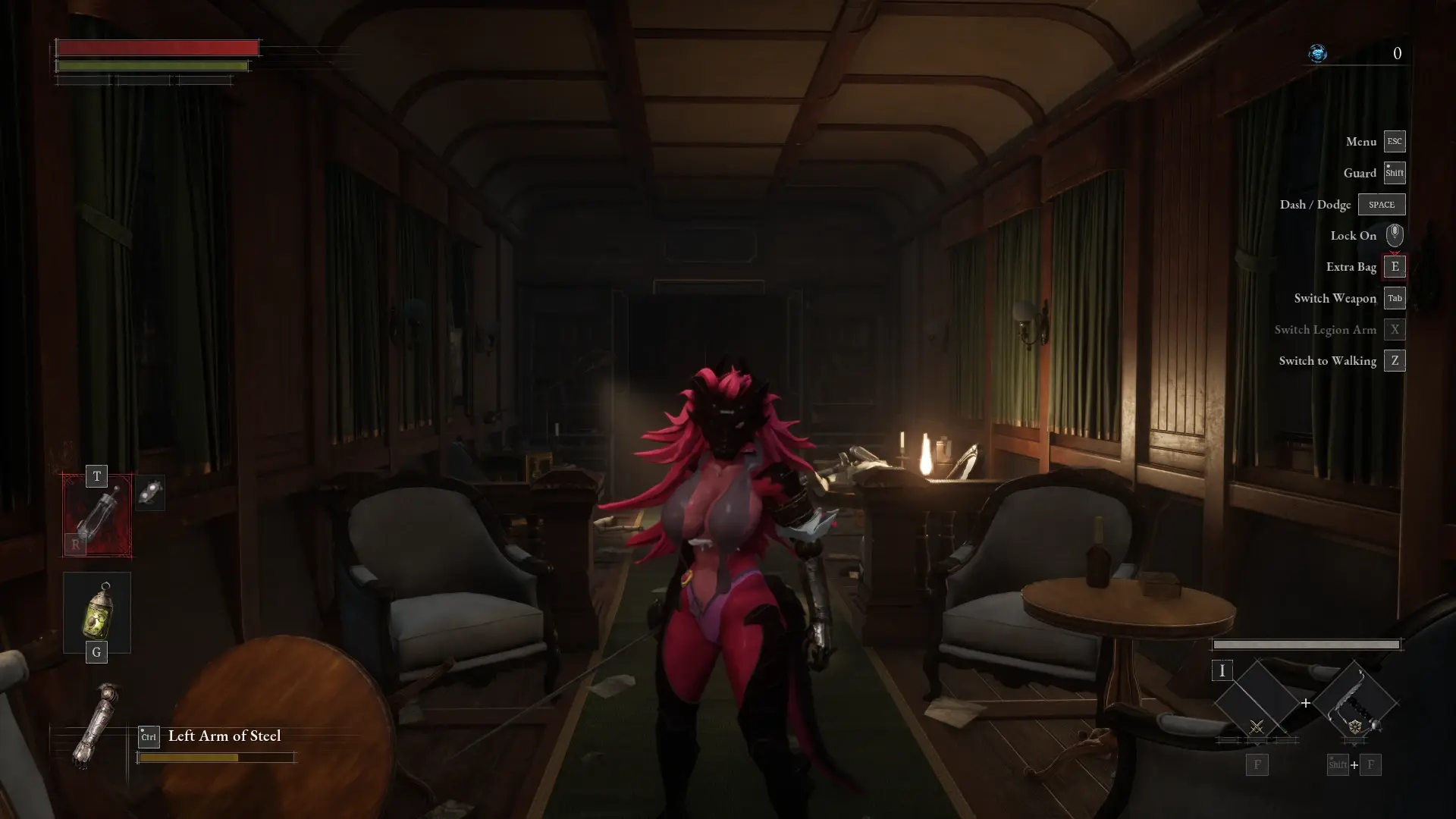This screenshot has height=819, width=1456.
Task: Select the Pulse Cell belt slot
Action: coord(97,516)
